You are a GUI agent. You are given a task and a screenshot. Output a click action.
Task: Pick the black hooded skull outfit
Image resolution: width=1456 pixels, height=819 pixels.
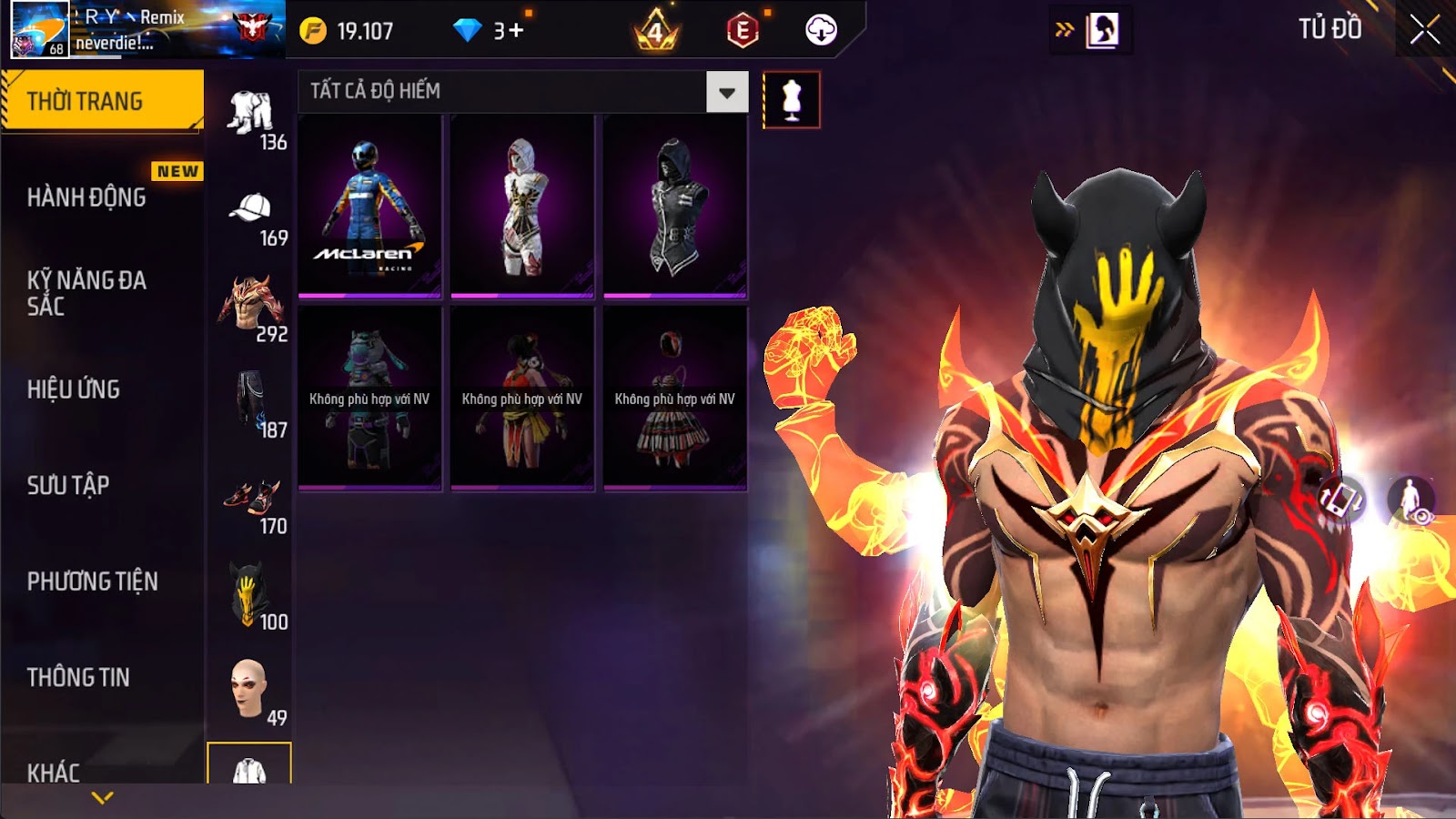click(x=675, y=207)
